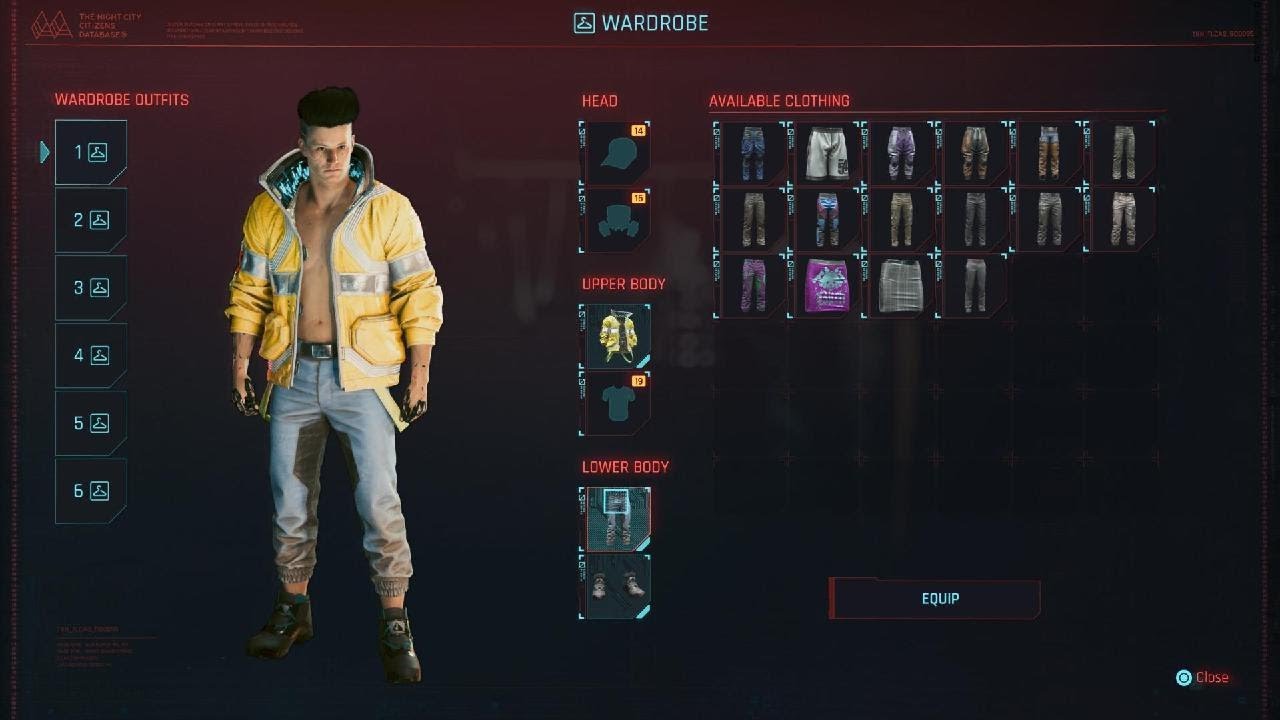
Task: Select the empty face mask slot
Action: click(x=615, y=221)
